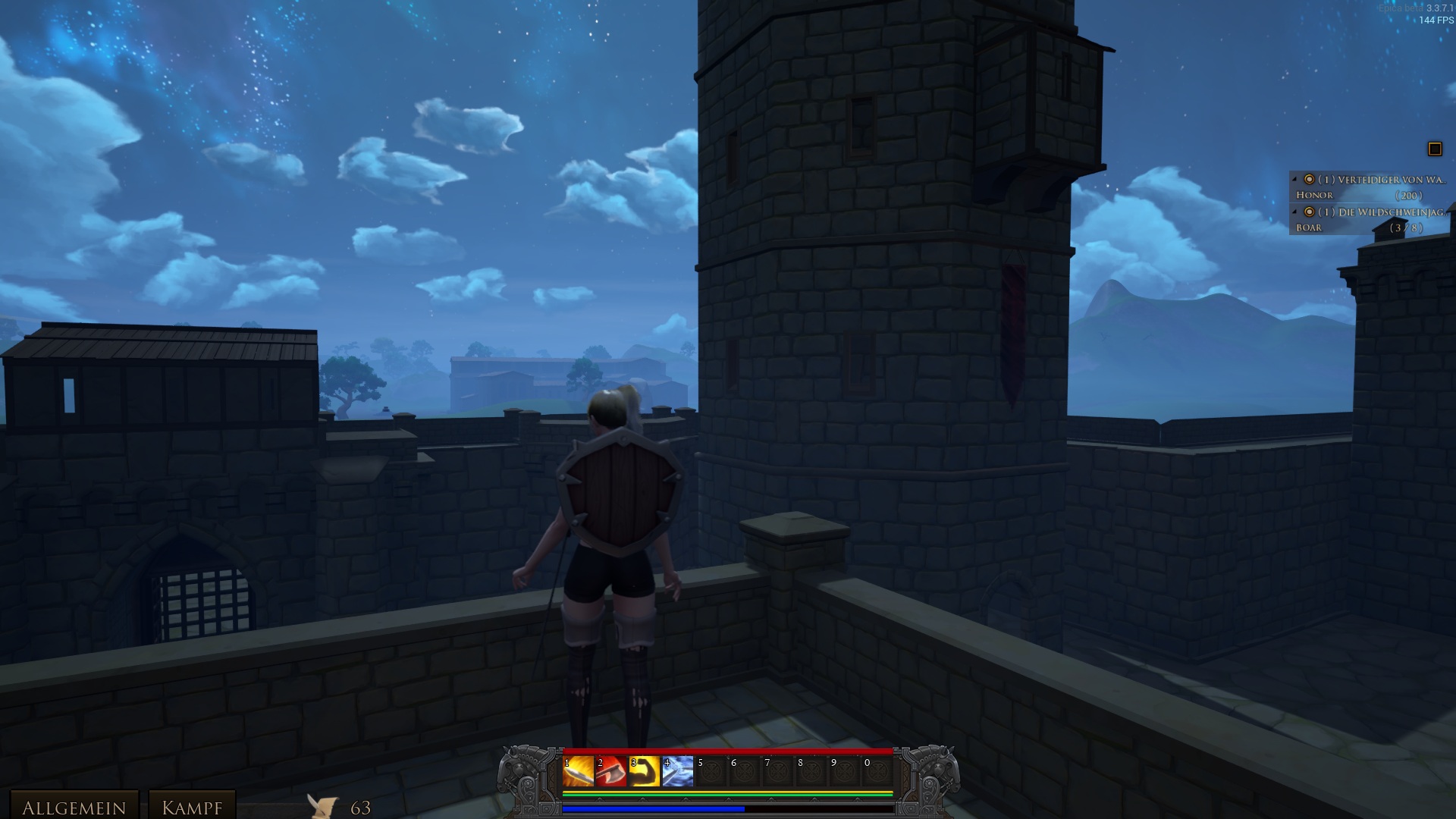Click the gold-framed square above the quest tracker
Viewport: 1456px width, 819px height.
pyautogui.click(x=1434, y=149)
